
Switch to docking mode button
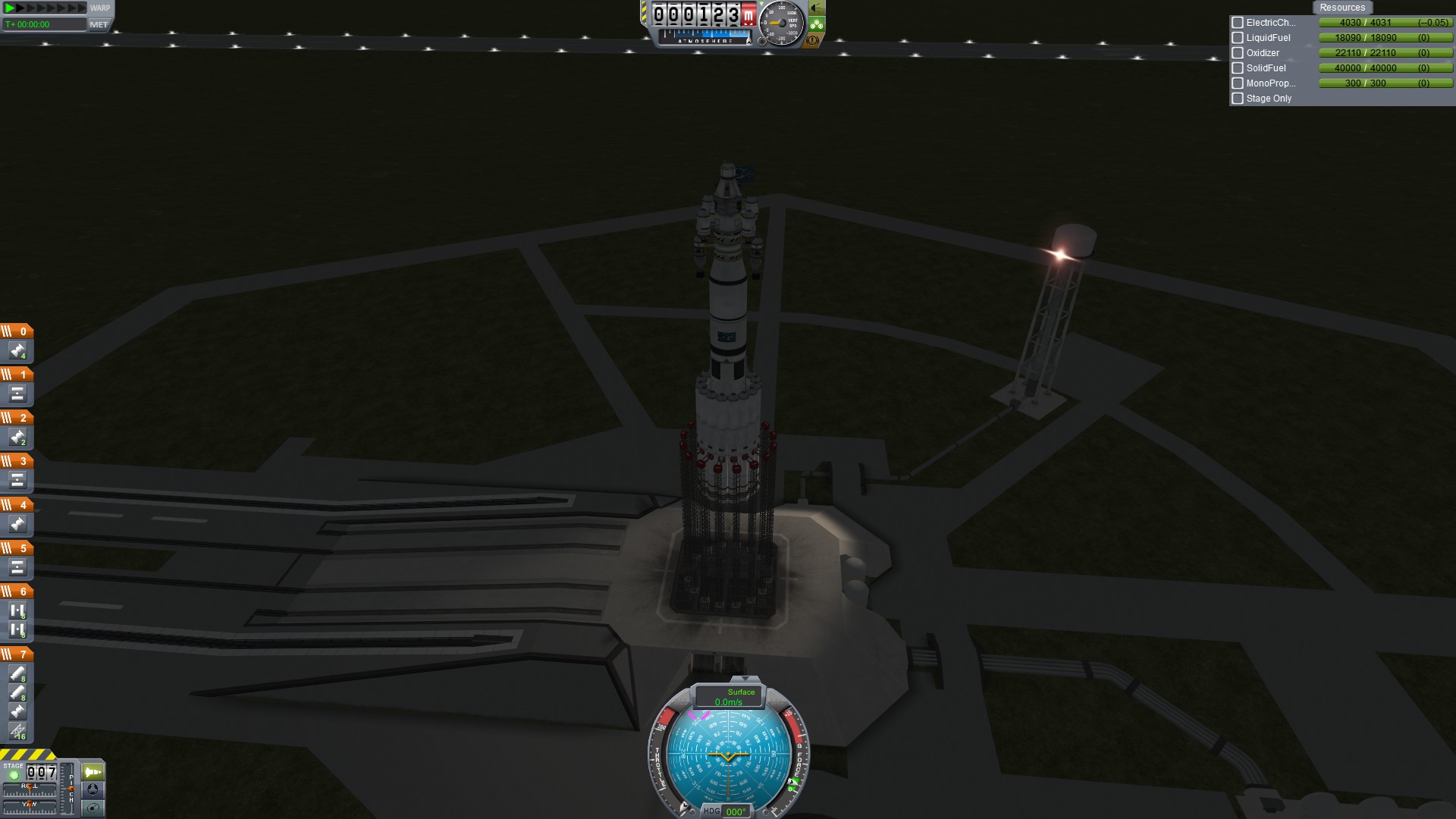[x=93, y=789]
